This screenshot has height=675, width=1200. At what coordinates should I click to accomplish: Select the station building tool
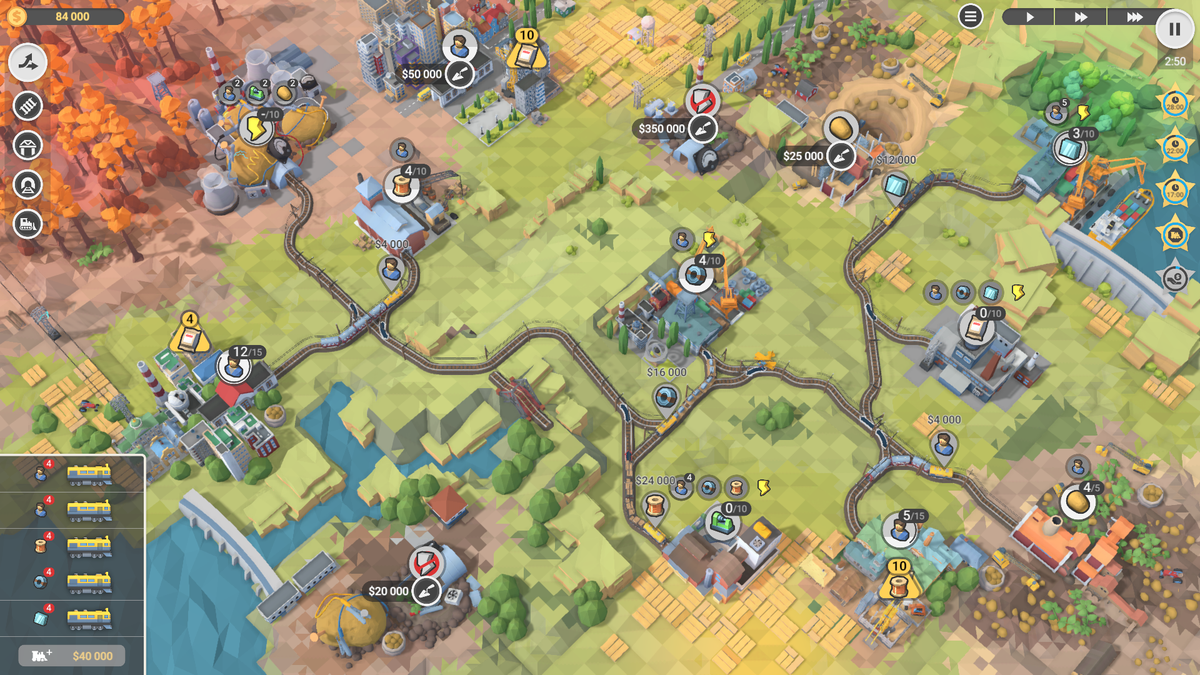[x=29, y=145]
